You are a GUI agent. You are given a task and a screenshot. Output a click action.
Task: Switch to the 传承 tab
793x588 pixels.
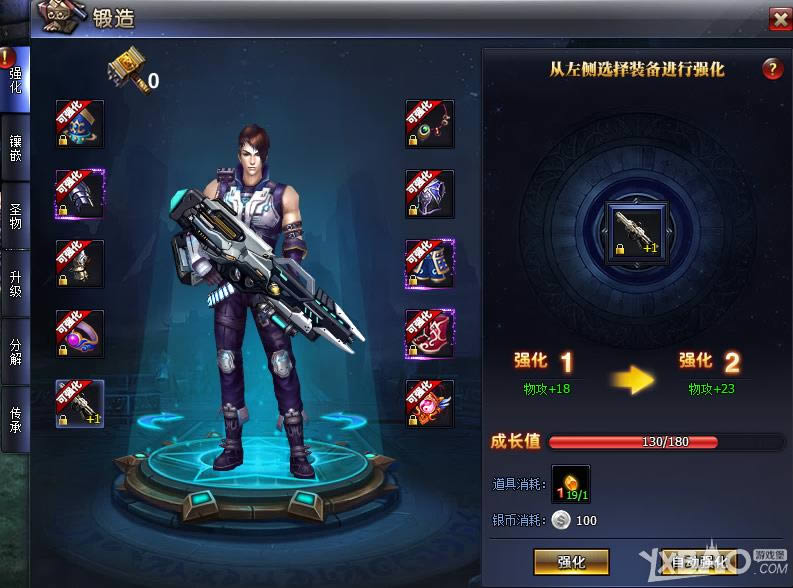point(15,418)
